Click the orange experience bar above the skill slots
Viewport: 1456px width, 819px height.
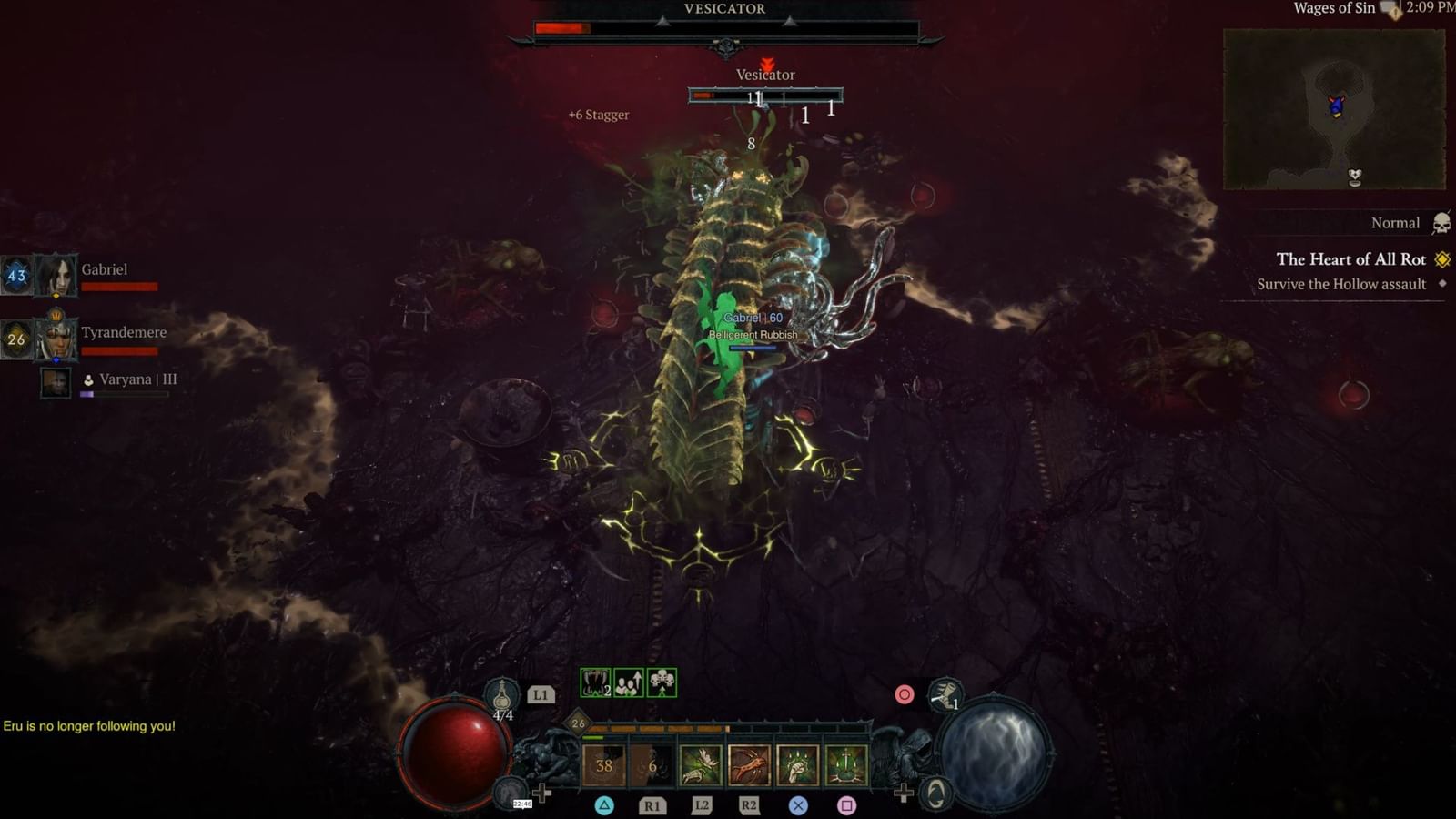pos(657,728)
